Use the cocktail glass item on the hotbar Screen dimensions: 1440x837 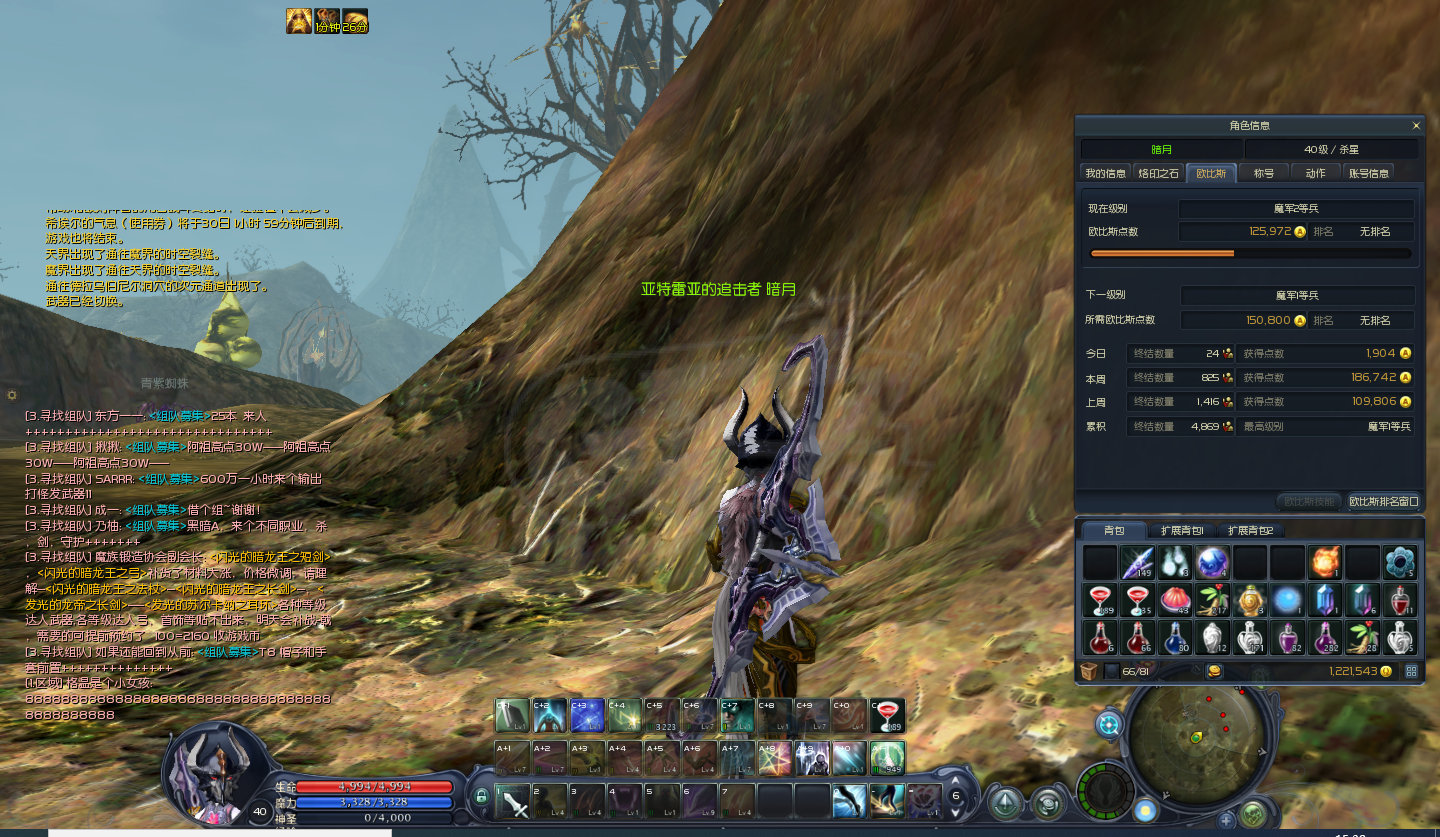887,715
